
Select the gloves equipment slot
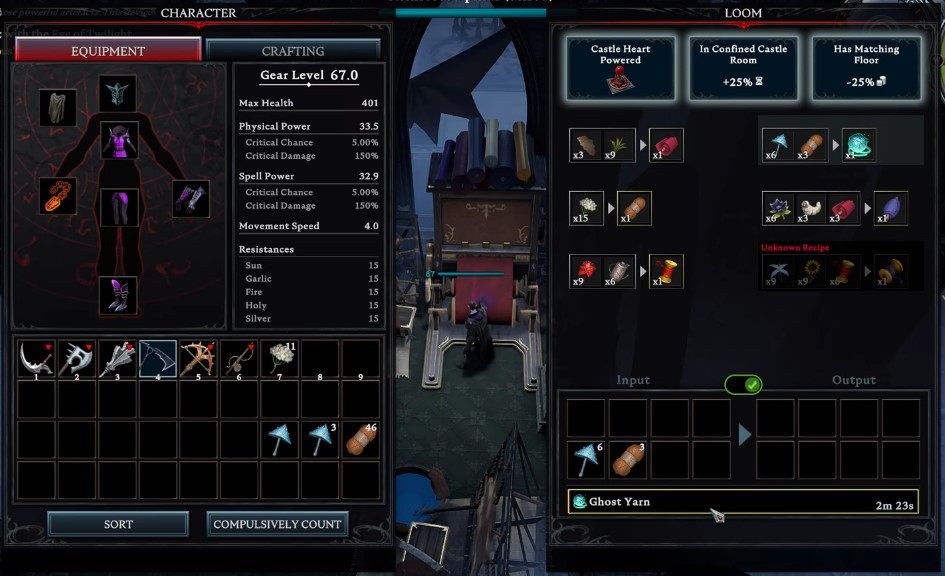(x=190, y=198)
